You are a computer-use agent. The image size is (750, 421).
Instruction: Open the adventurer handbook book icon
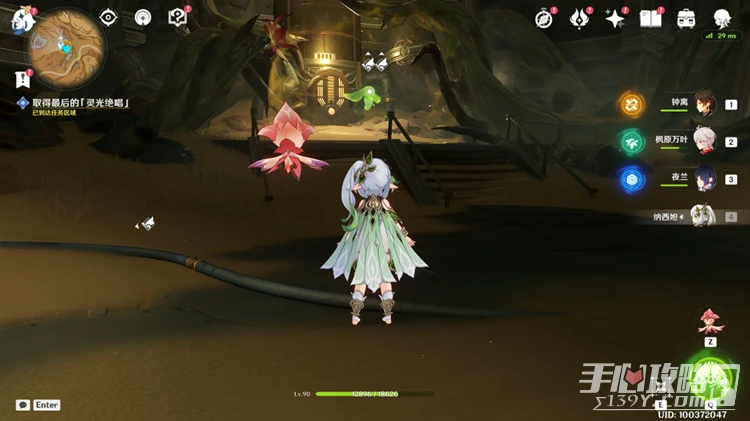coord(650,18)
